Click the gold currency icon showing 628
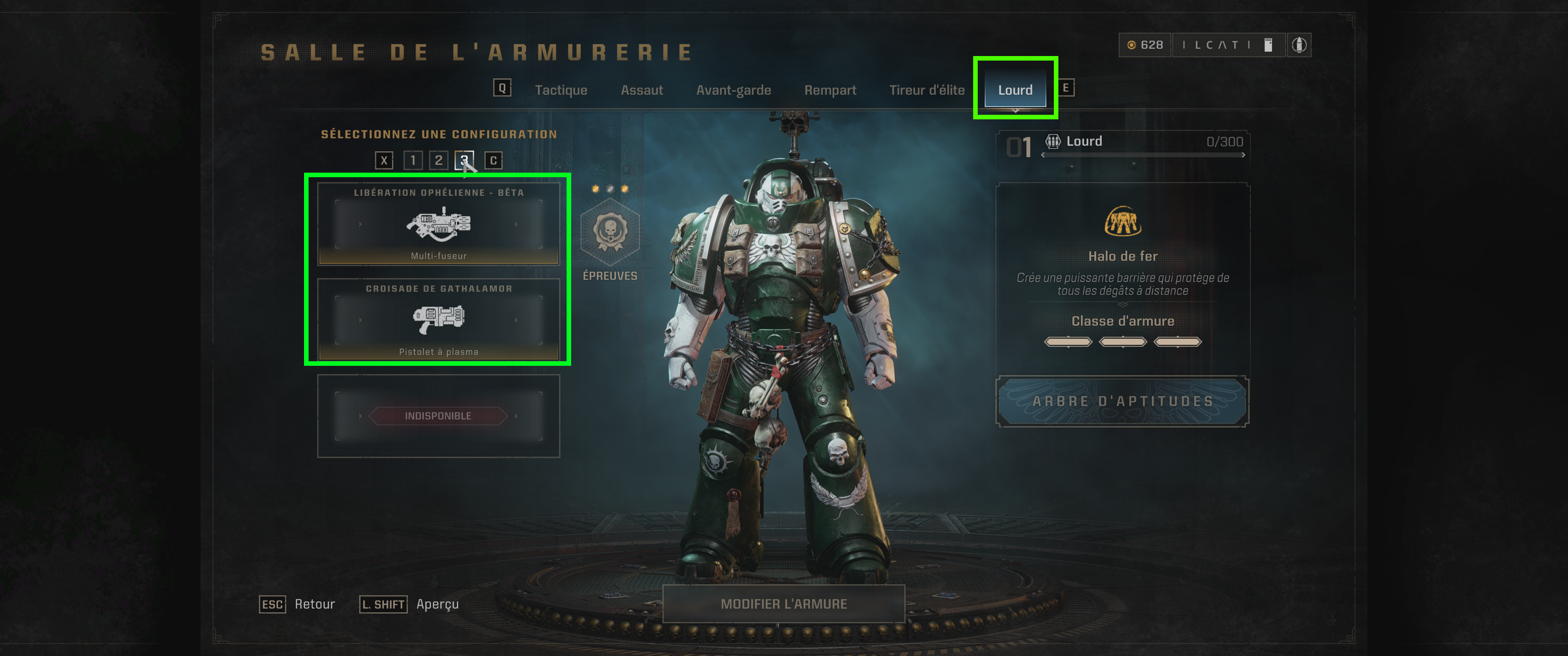 1134,45
